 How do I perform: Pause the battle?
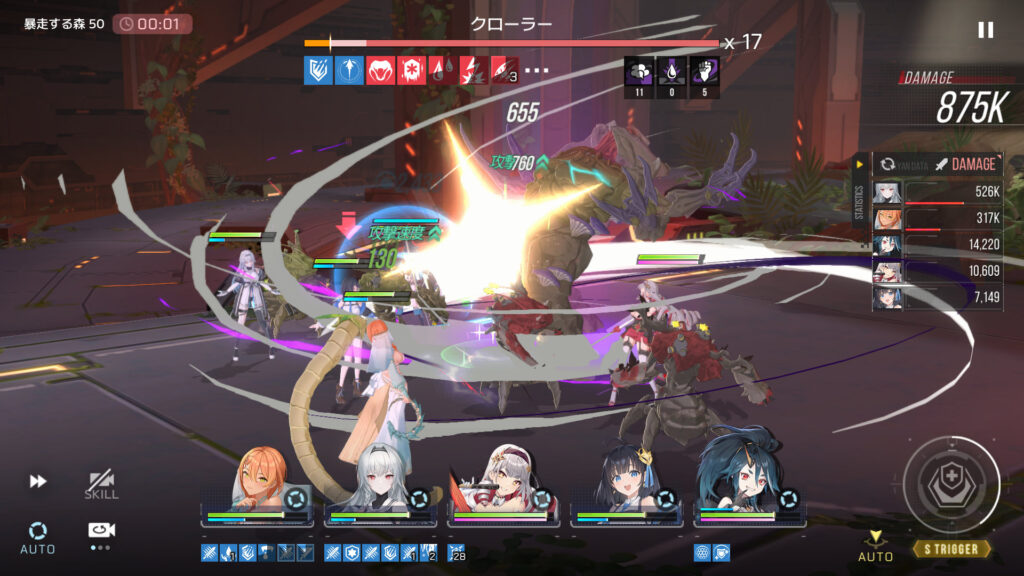[x=985, y=30]
